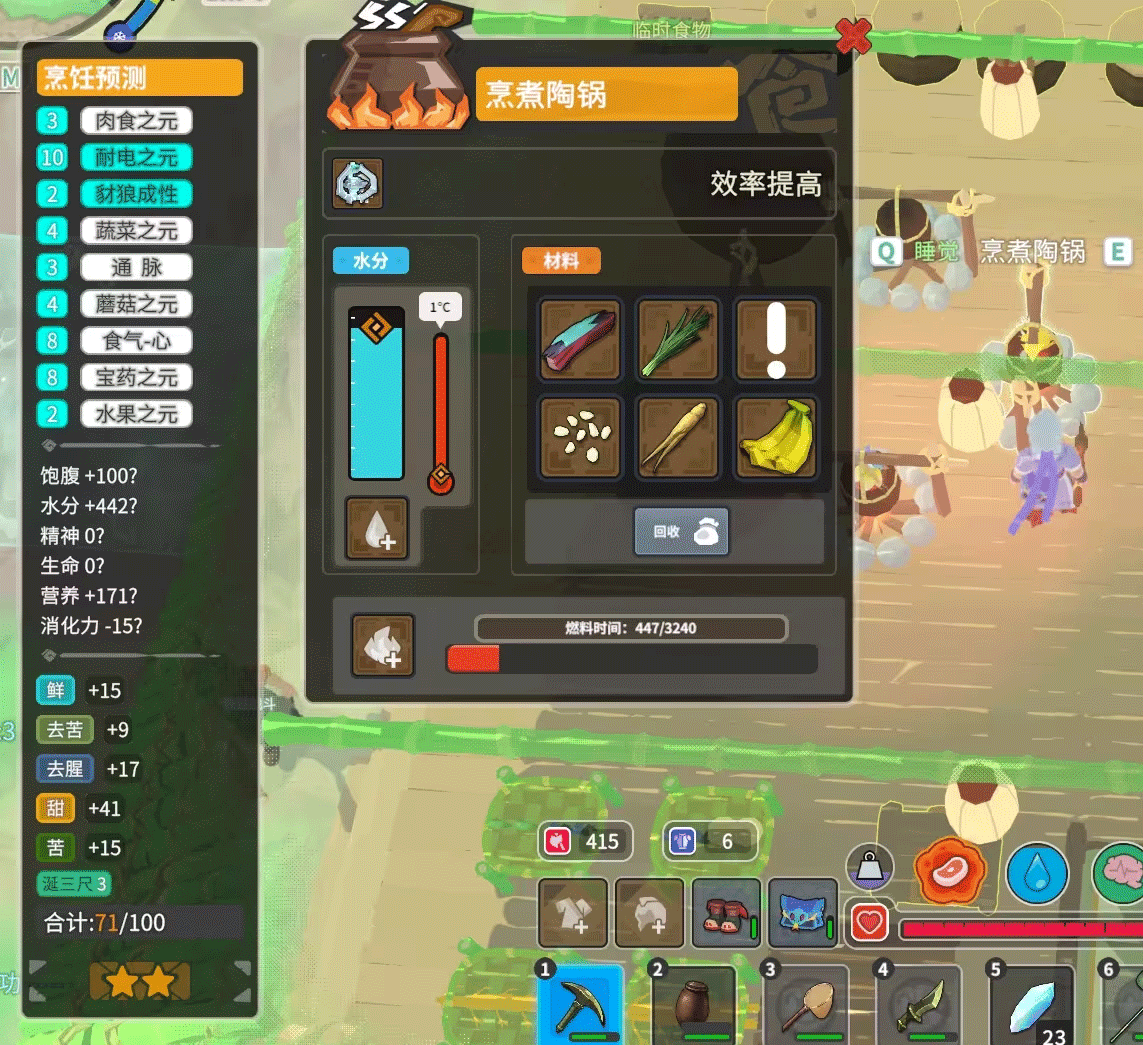Add fuel with the flame plus button
The height and width of the screenshot is (1045, 1143).
pyautogui.click(x=383, y=645)
